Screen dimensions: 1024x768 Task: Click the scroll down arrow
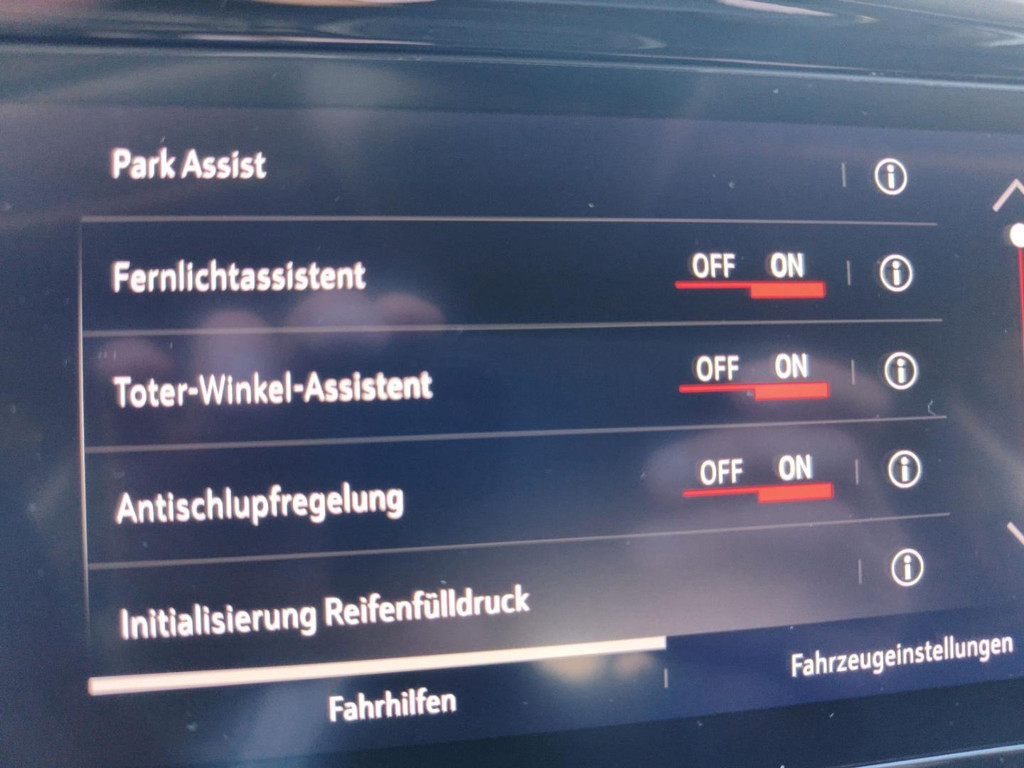click(x=1013, y=535)
